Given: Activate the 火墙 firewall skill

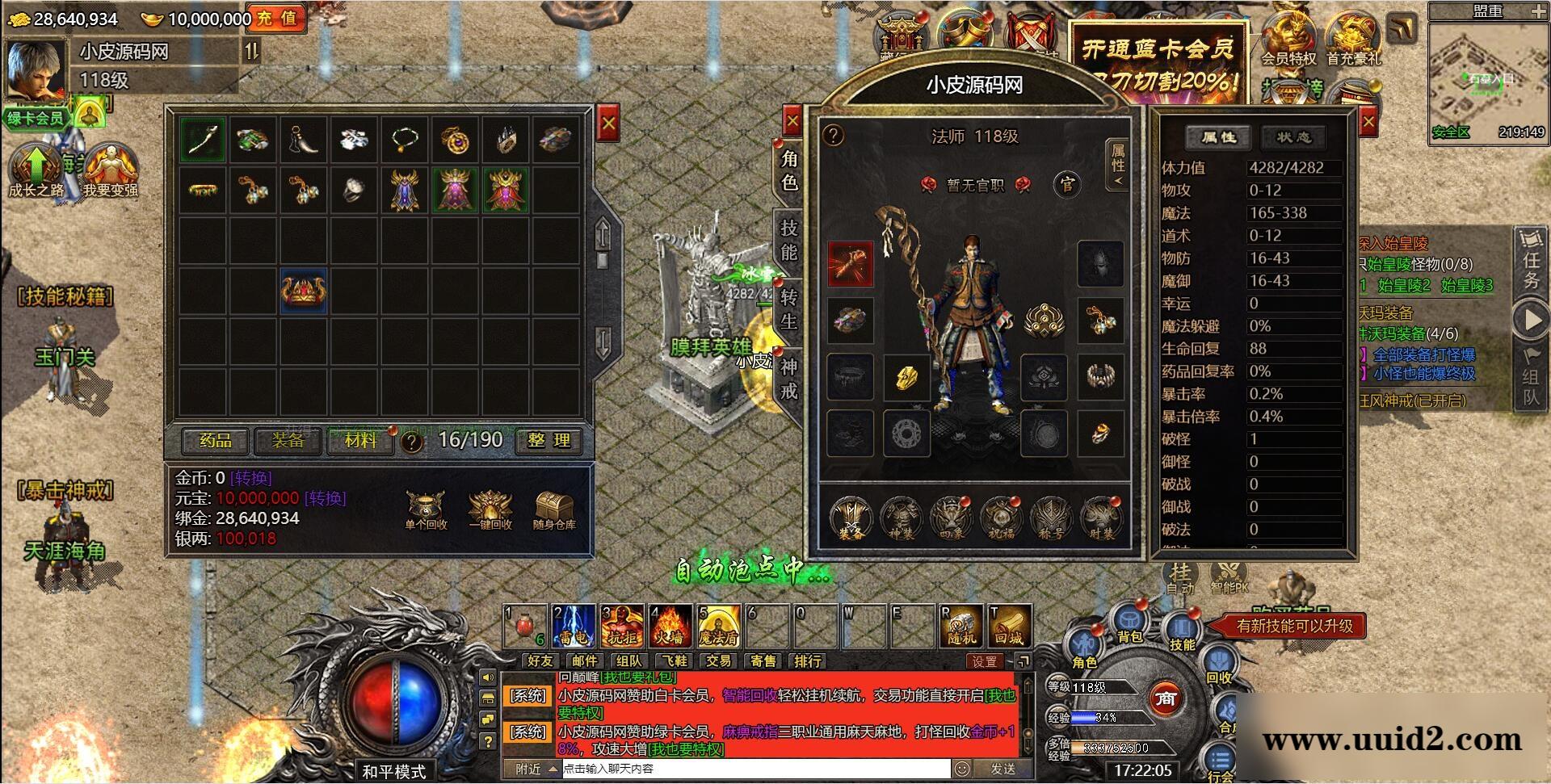Looking at the screenshot, I should point(670,625).
